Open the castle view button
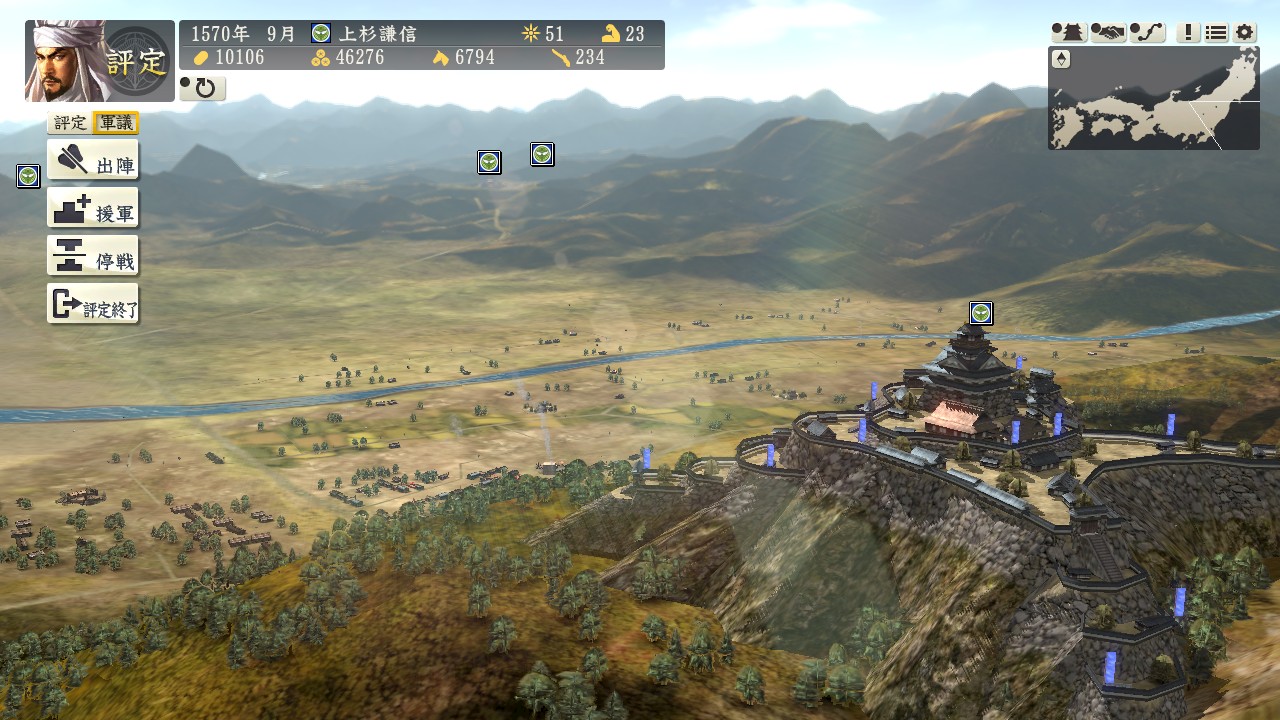 [x=1069, y=32]
